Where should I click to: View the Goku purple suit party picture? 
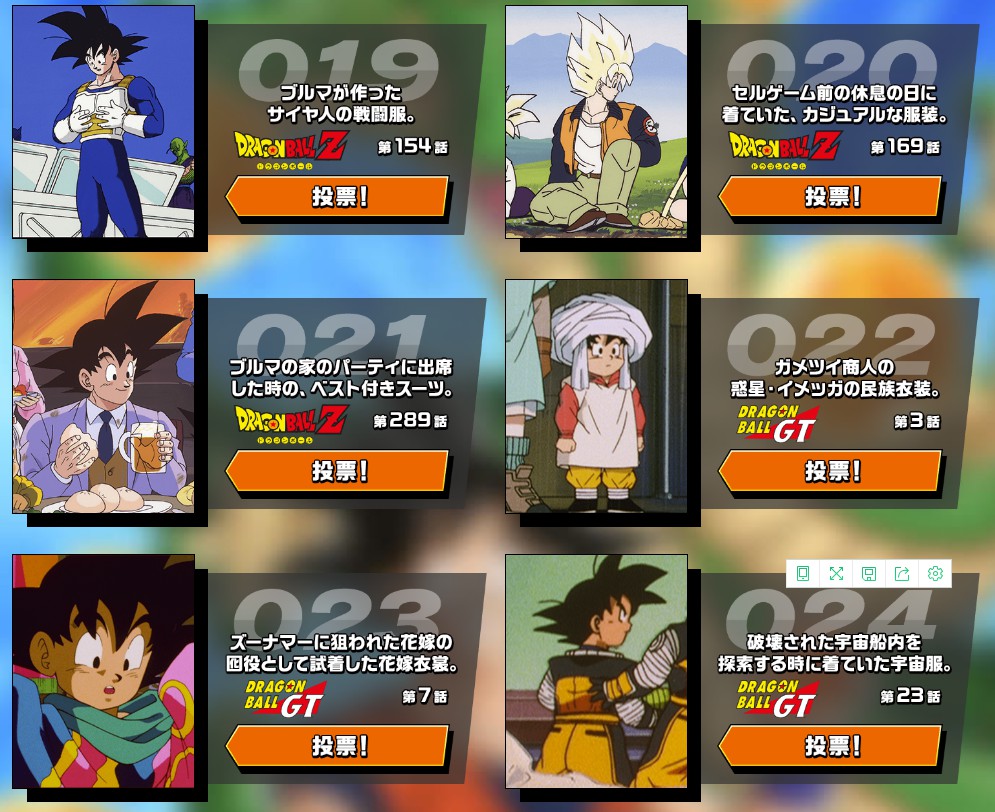(103, 396)
